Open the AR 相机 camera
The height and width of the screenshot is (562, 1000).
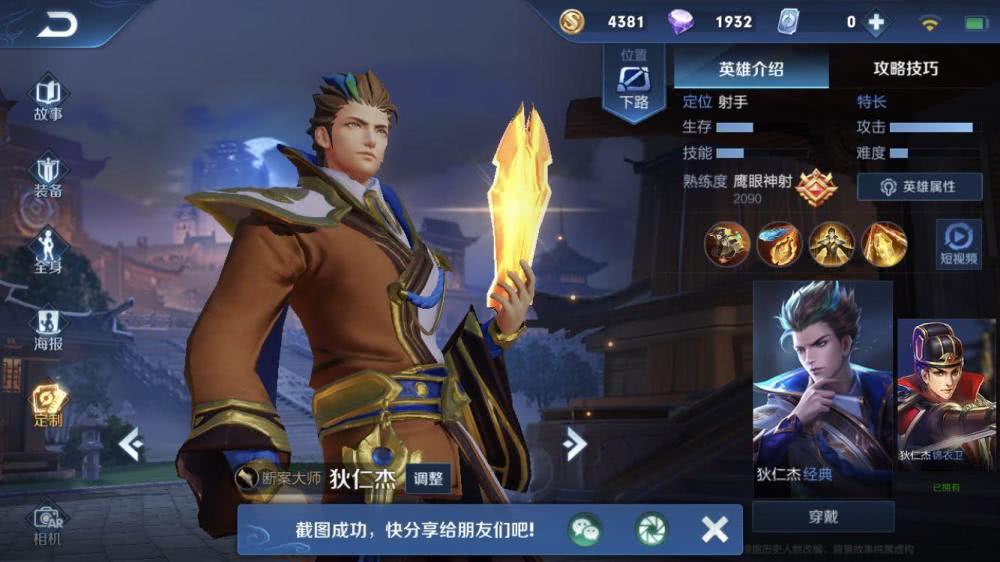(x=48, y=522)
